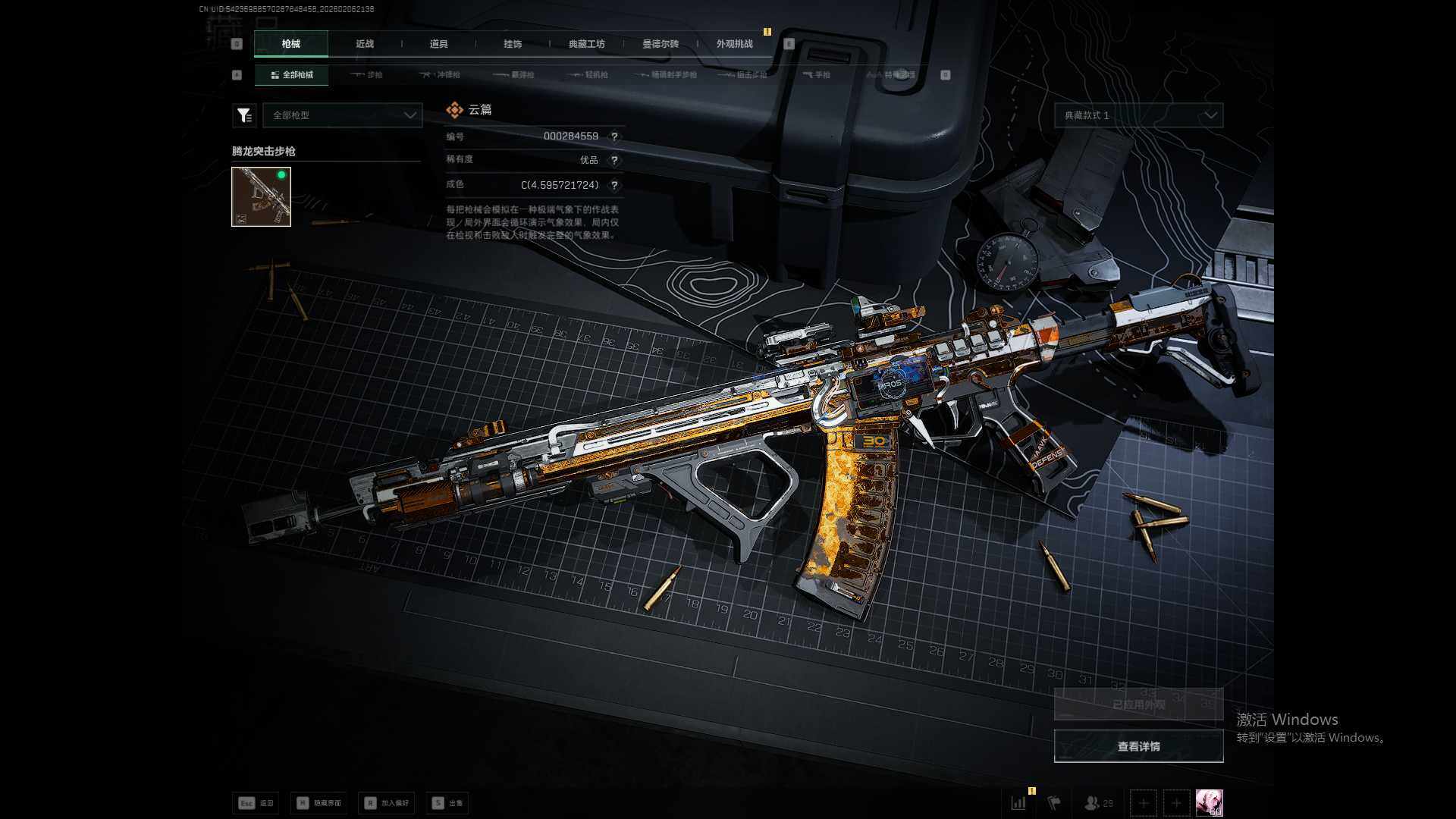Screen dimensions: 1456x819
Task: Open the 典藏工坊 workshop tab
Action: pos(586,44)
